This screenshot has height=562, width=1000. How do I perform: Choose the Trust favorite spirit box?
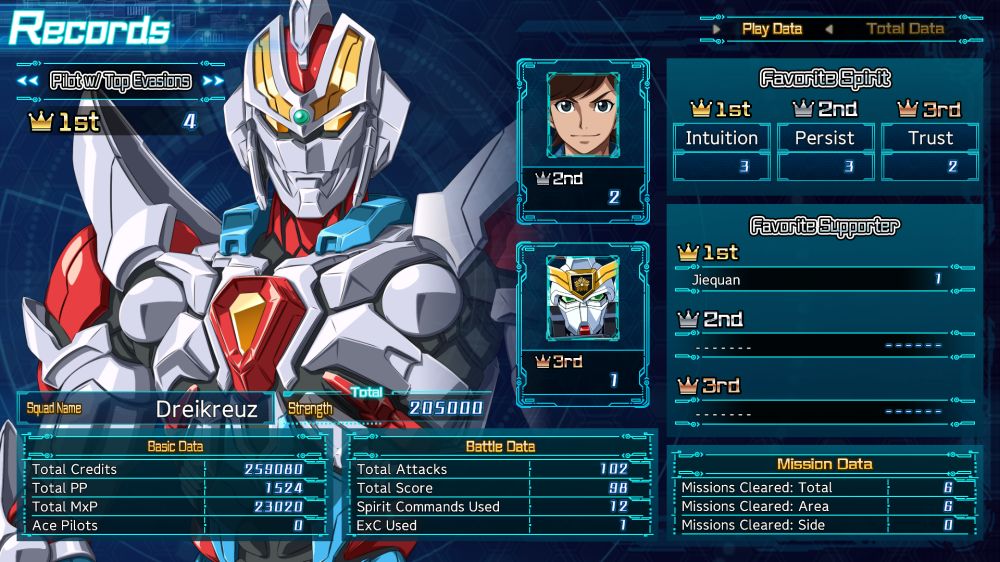pos(929,139)
